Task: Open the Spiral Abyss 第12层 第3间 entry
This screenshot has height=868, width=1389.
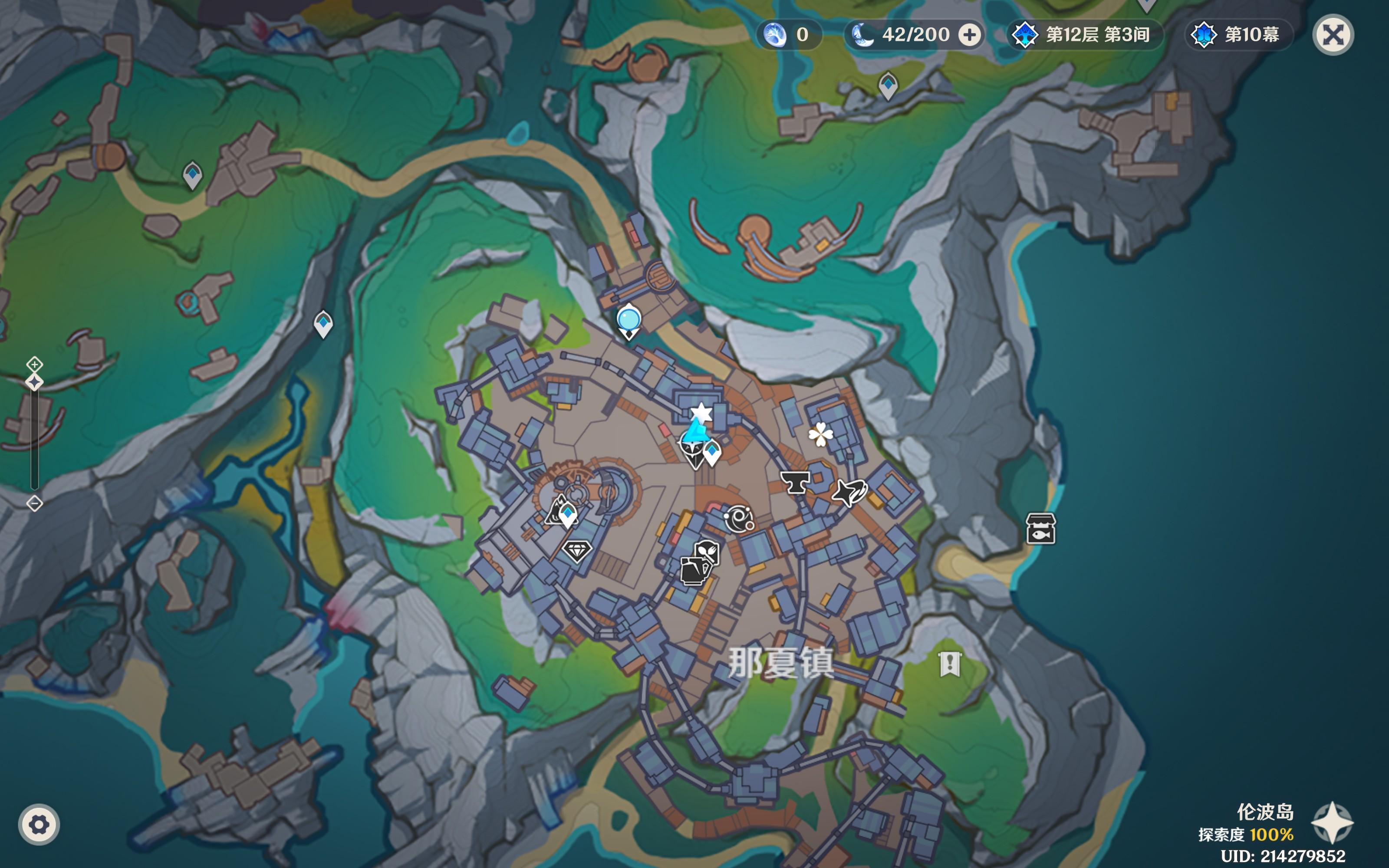Action: tap(1085, 35)
